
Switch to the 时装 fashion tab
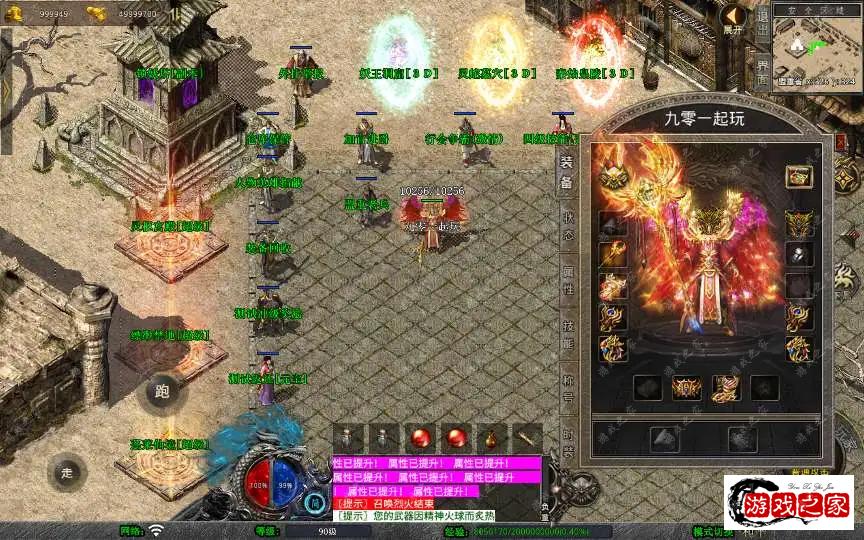567,437
